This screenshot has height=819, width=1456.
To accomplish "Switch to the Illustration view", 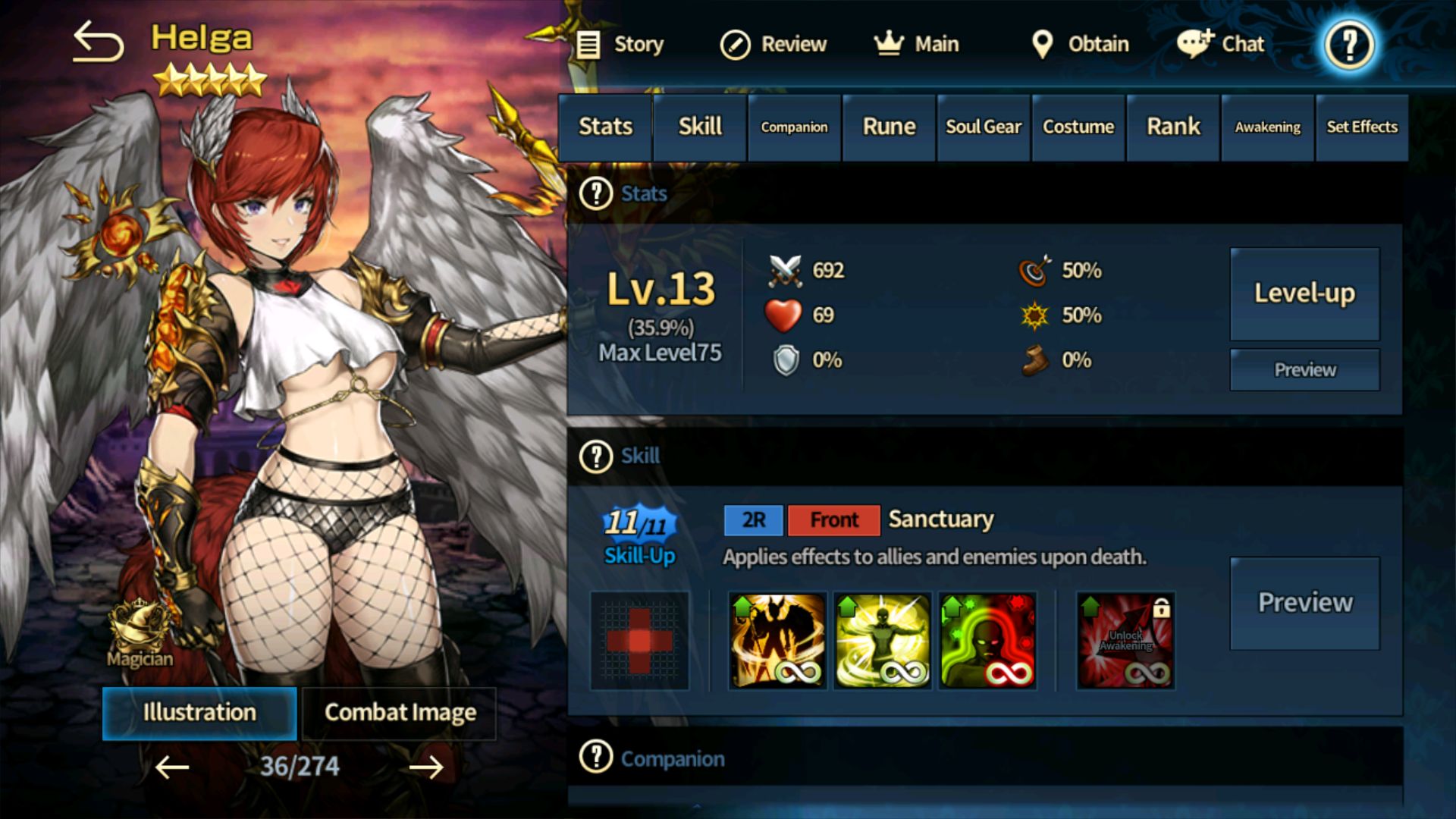I will click(199, 712).
